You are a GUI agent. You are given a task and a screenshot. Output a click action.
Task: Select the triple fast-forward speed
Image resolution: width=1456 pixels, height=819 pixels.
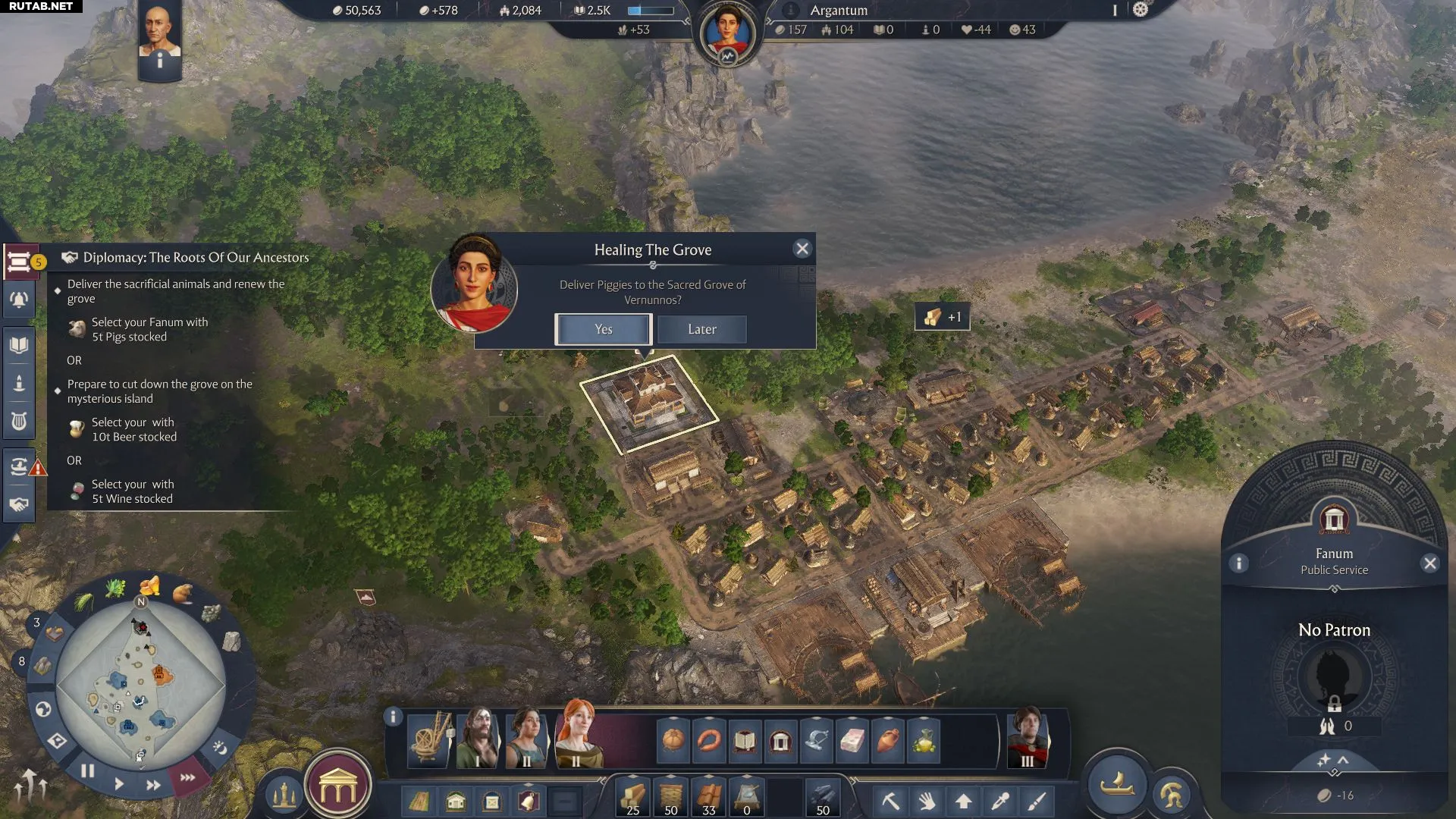click(187, 777)
